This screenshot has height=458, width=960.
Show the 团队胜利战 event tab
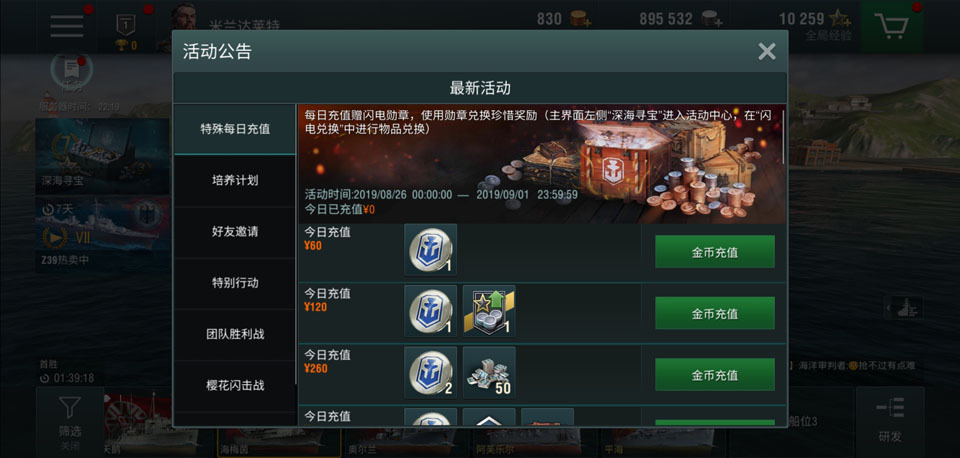click(x=234, y=334)
